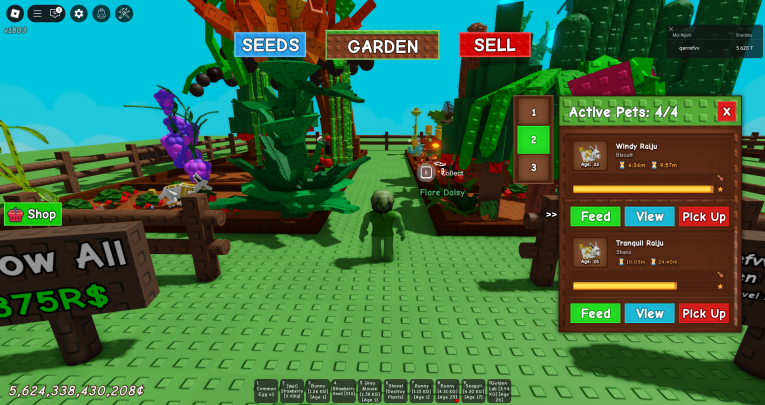Switch to pet loadout 1

(x=534, y=113)
